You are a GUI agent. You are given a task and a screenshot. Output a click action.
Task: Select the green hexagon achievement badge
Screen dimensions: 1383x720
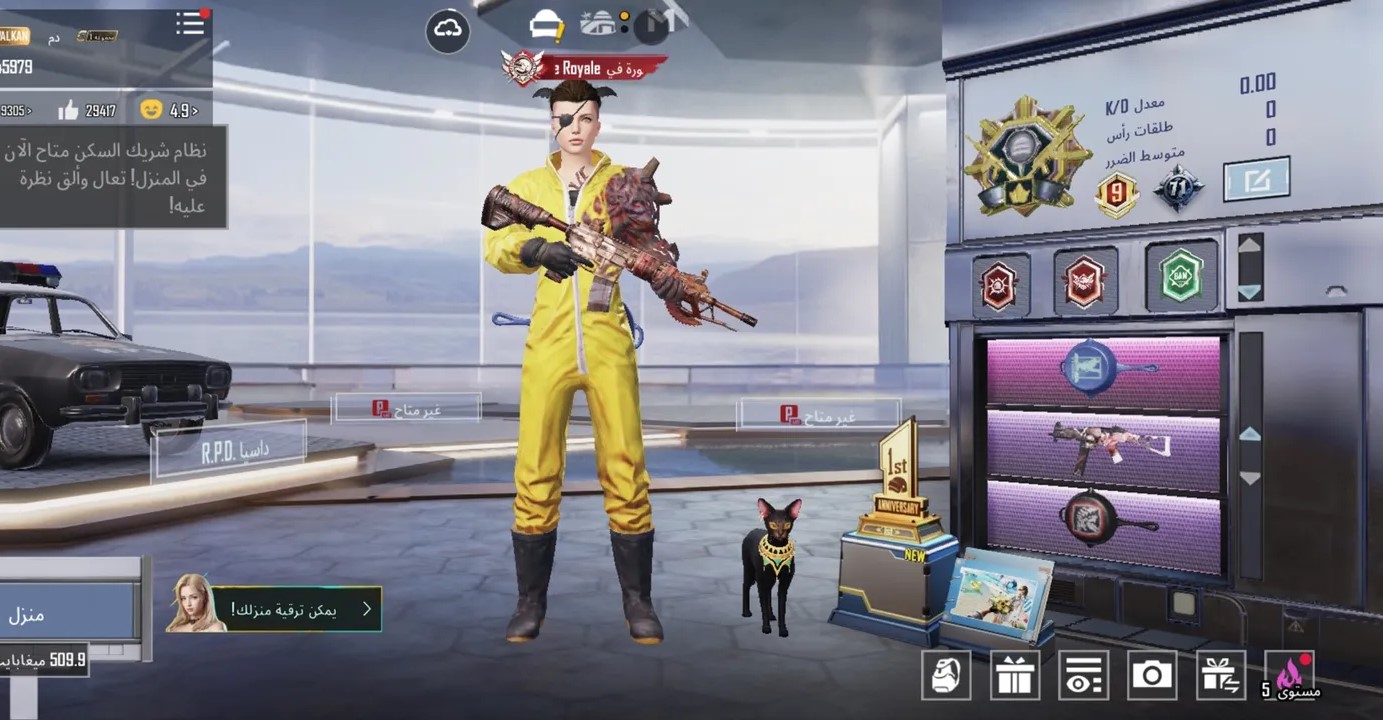[x=1181, y=277]
